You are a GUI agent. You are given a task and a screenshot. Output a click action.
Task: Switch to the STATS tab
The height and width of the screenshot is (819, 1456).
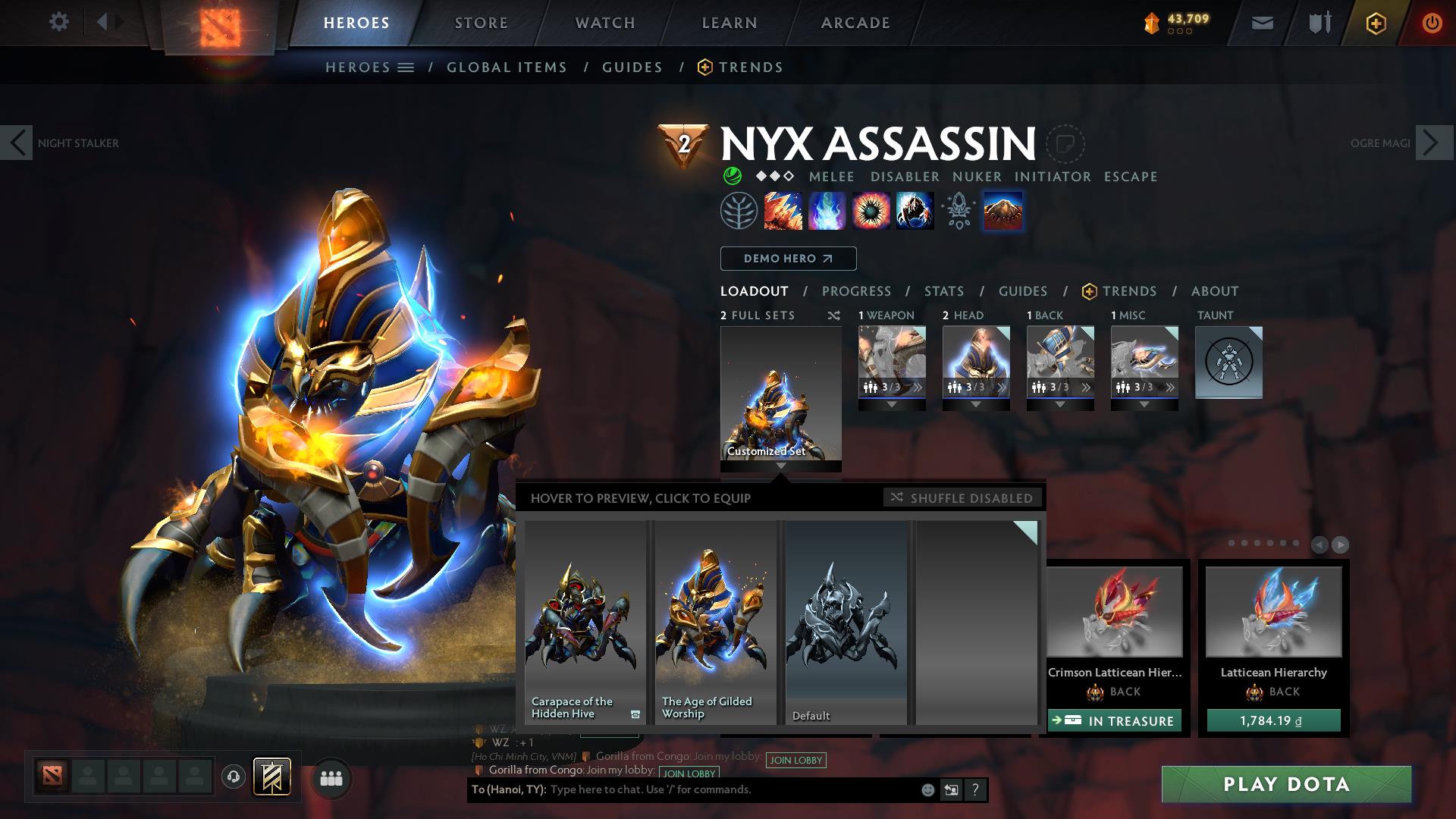tap(943, 291)
